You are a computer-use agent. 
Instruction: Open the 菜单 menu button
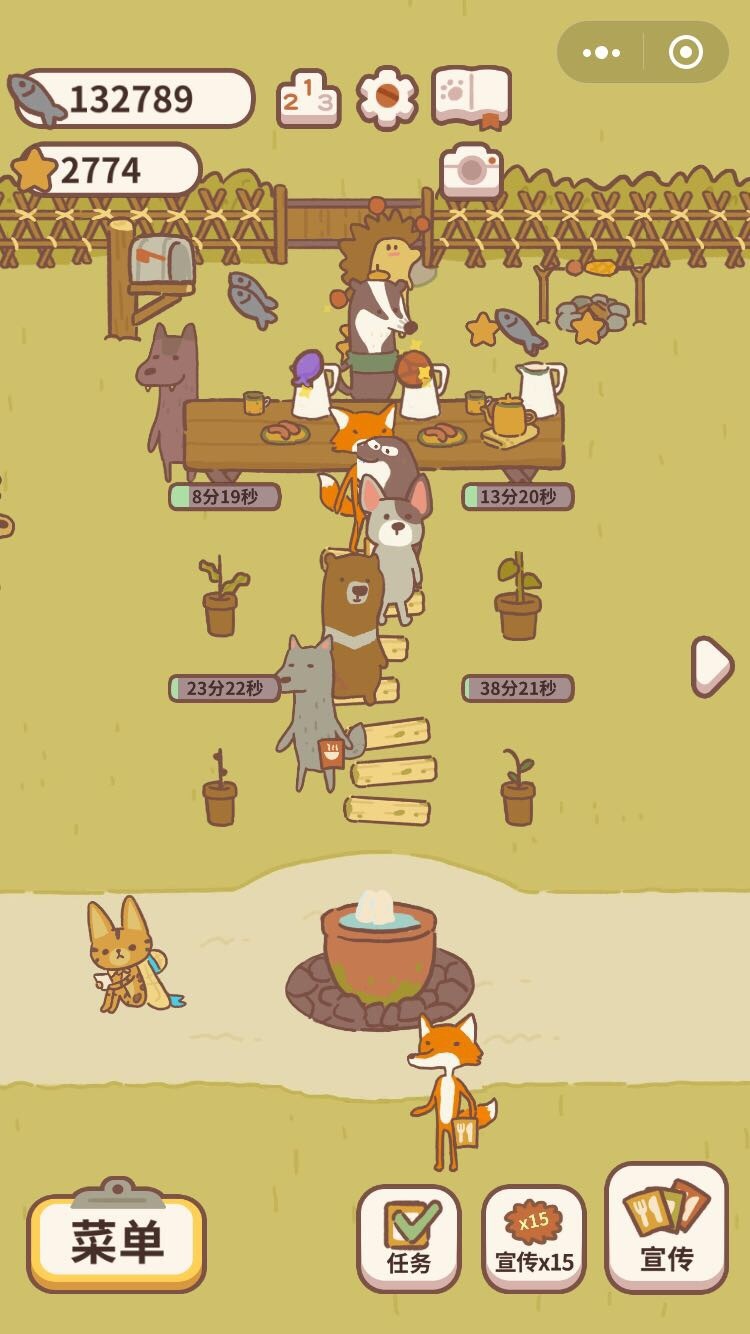point(116,1242)
